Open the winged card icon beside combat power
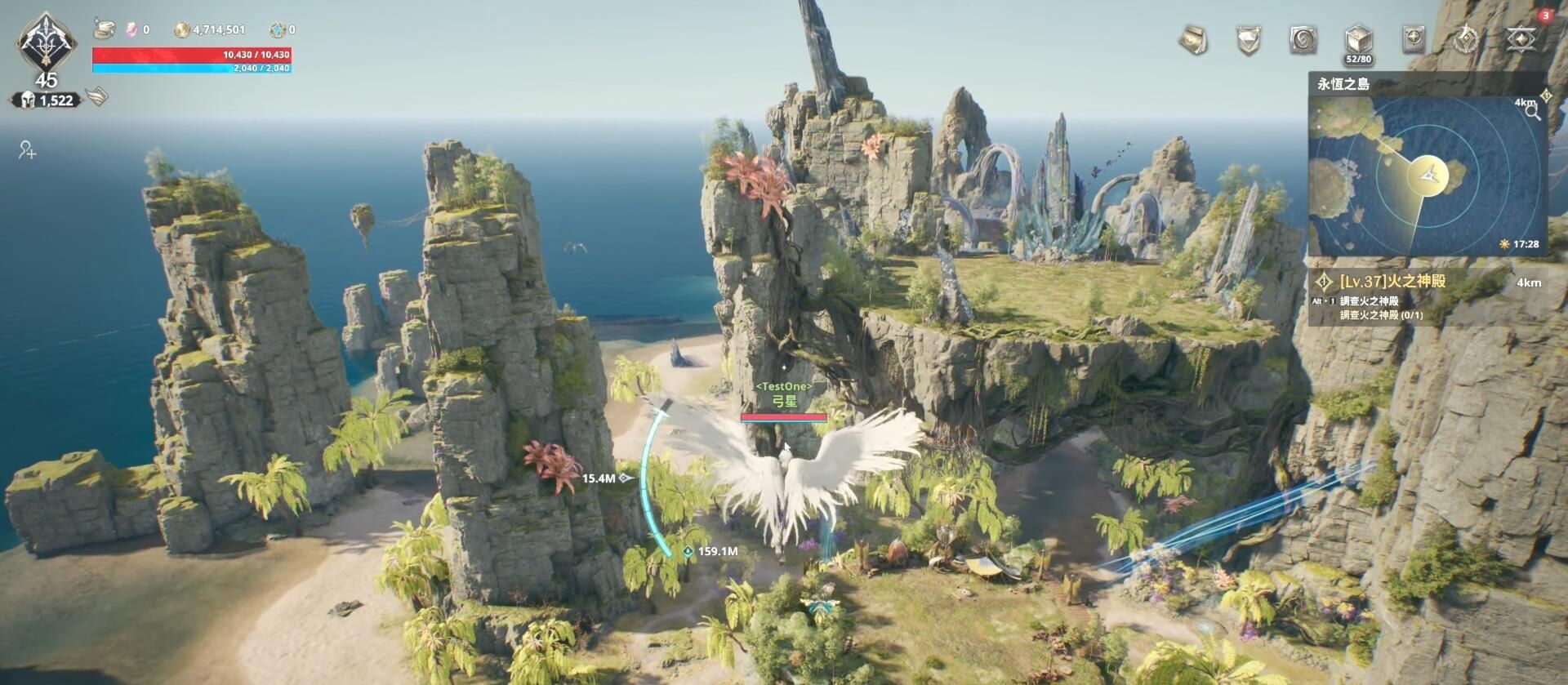The width and height of the screenshot is (1568, 685). click(96, 97)
